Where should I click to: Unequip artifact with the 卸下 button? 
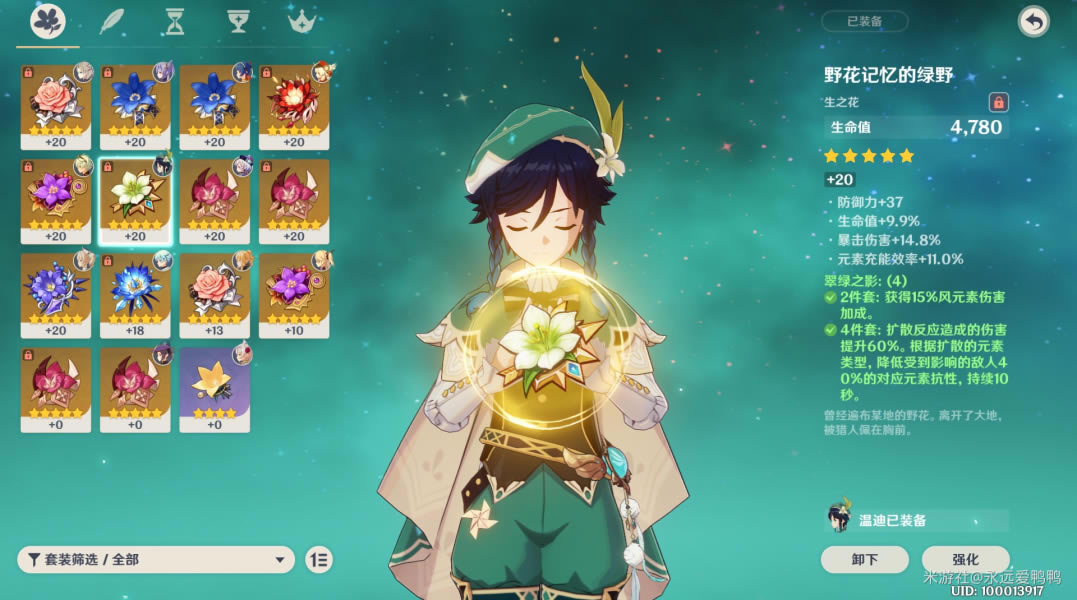coord(864,560)
